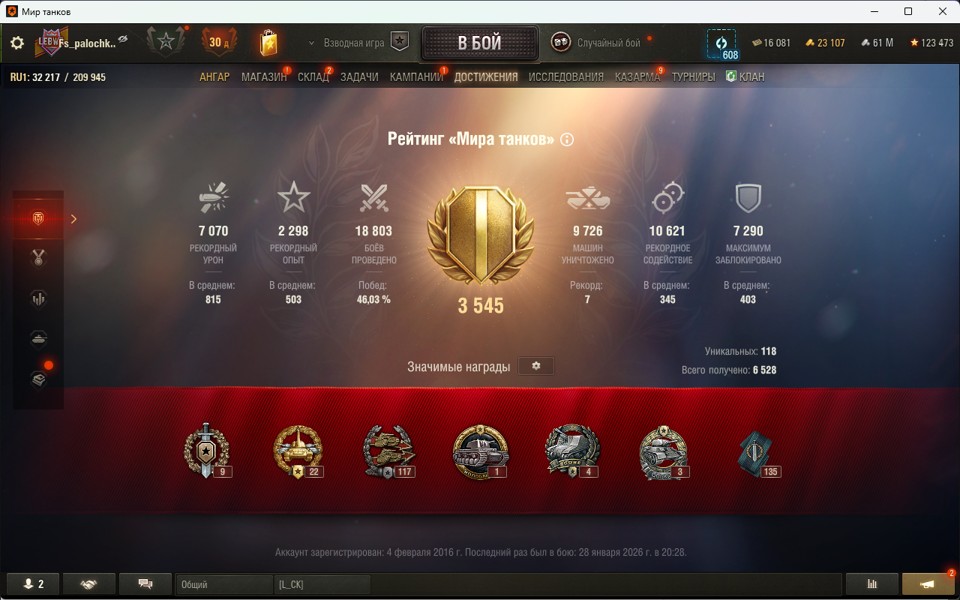Open the [L_CK] clan chat tab
Viewport: 960px width, 600px height.
click(321, 584)
